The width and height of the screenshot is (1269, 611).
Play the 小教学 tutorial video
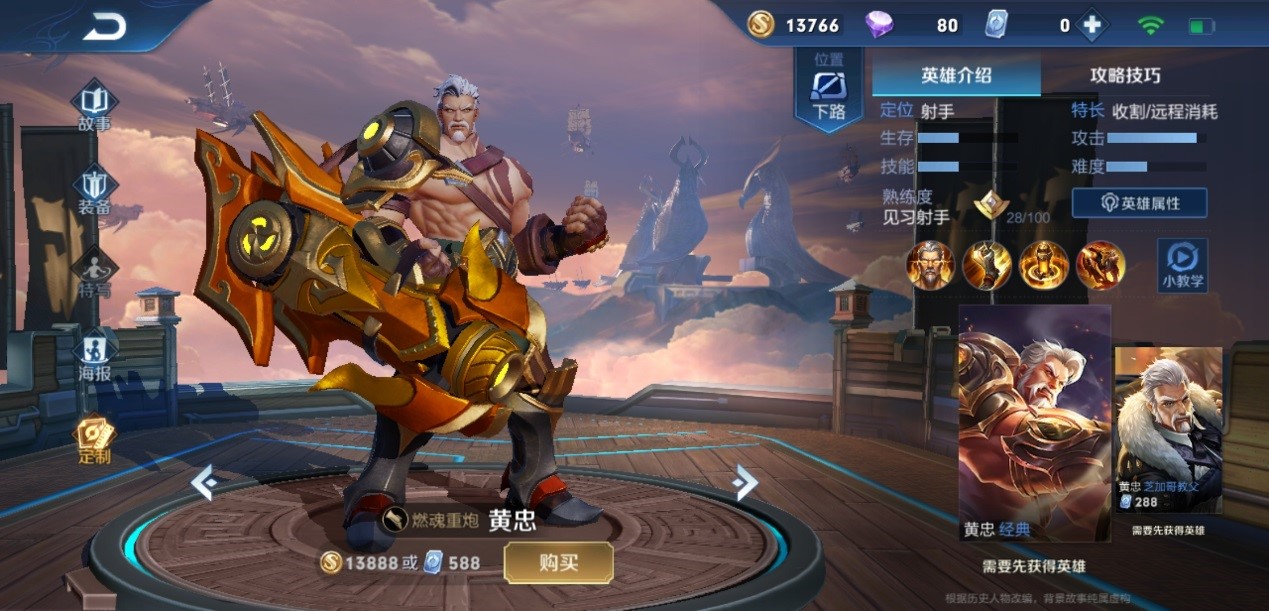point(1182,265)
